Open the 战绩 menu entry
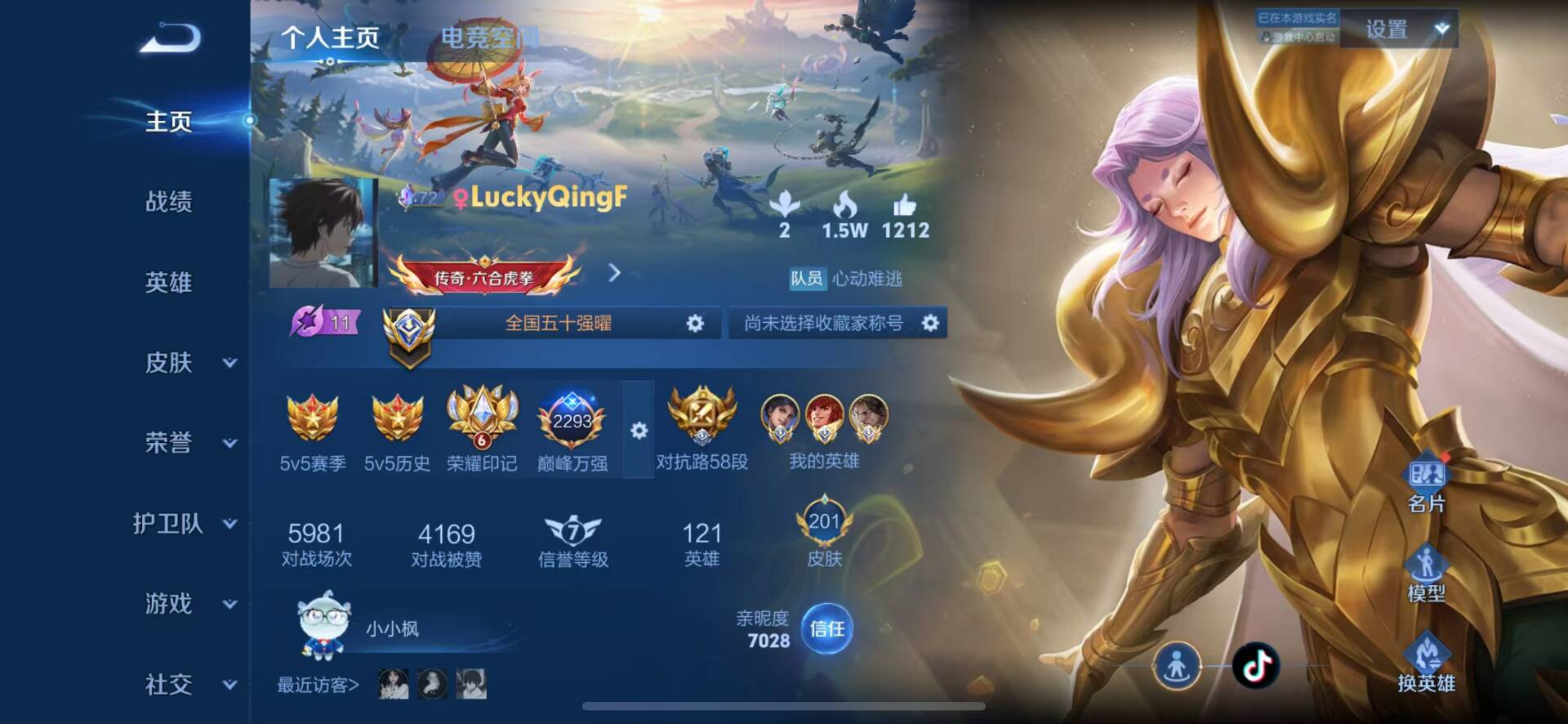The image size is (1568, 724). (x=169, y=202)
